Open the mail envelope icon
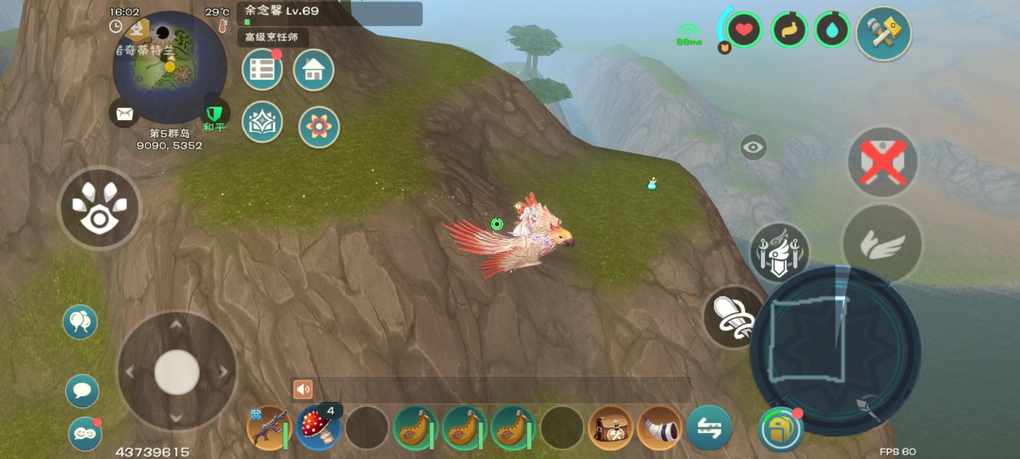 click(x=124, y=114)
